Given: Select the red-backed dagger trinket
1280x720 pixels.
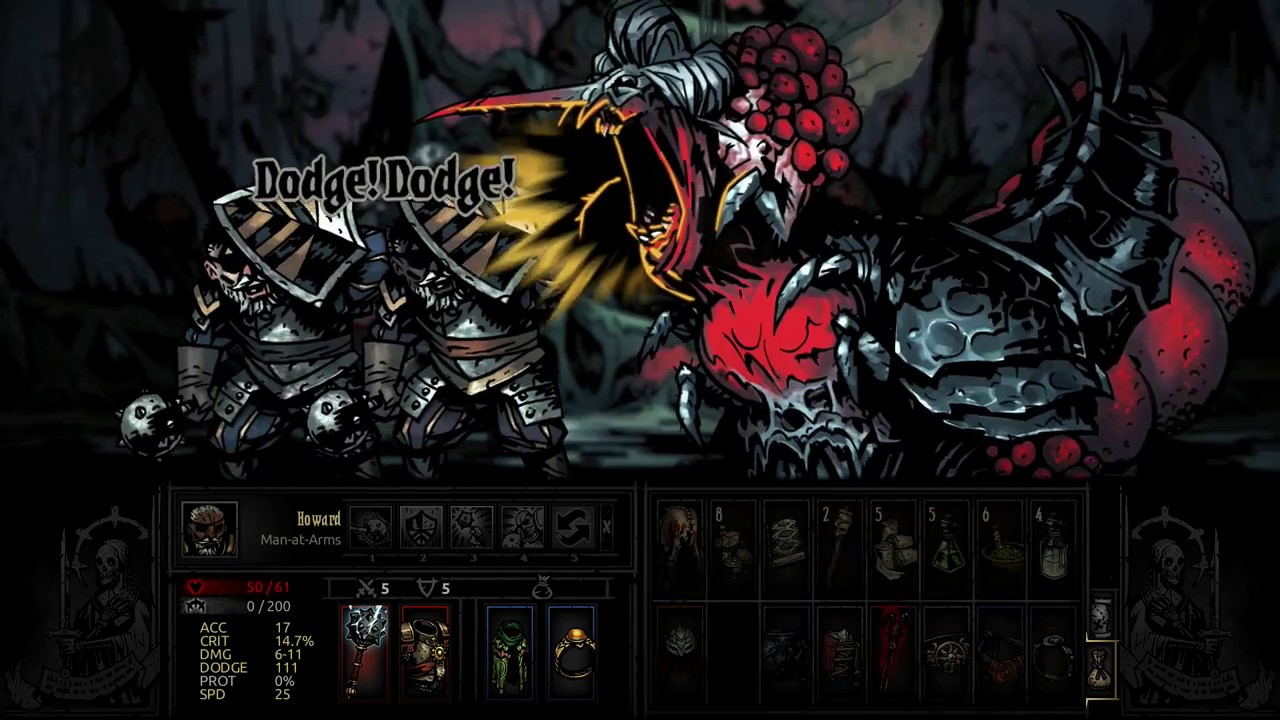Looking at the screenshot, I should [x=891, y=651].
